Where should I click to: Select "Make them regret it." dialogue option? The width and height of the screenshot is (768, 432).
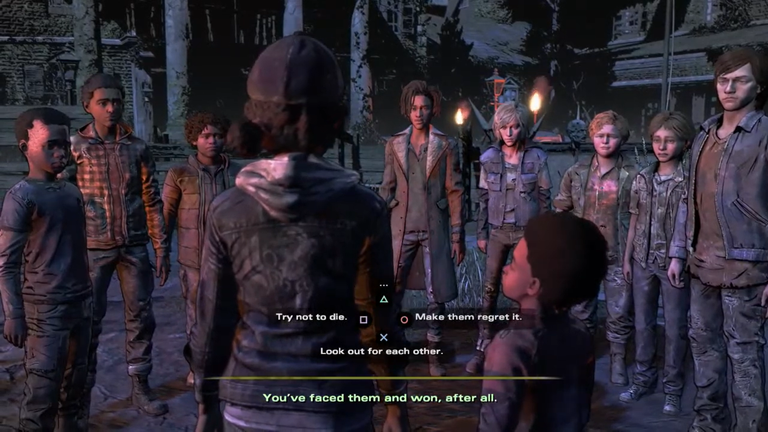[x=456, y=318]
